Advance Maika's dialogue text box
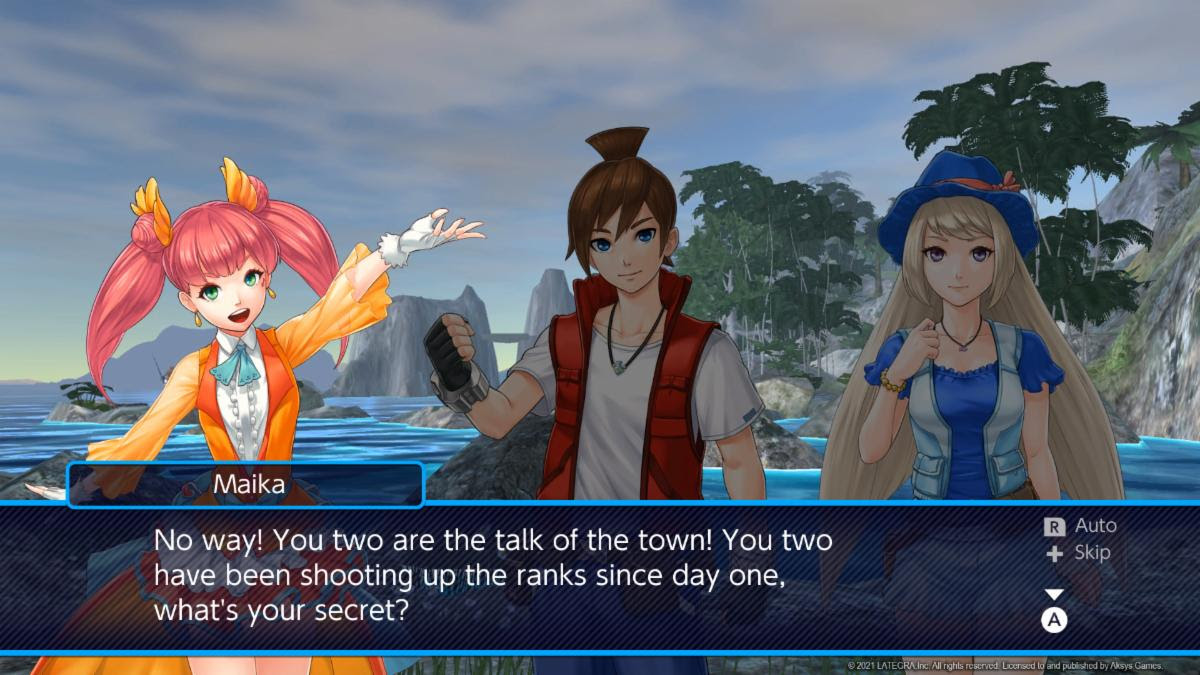1200x675 pixels. [1054, 620]
